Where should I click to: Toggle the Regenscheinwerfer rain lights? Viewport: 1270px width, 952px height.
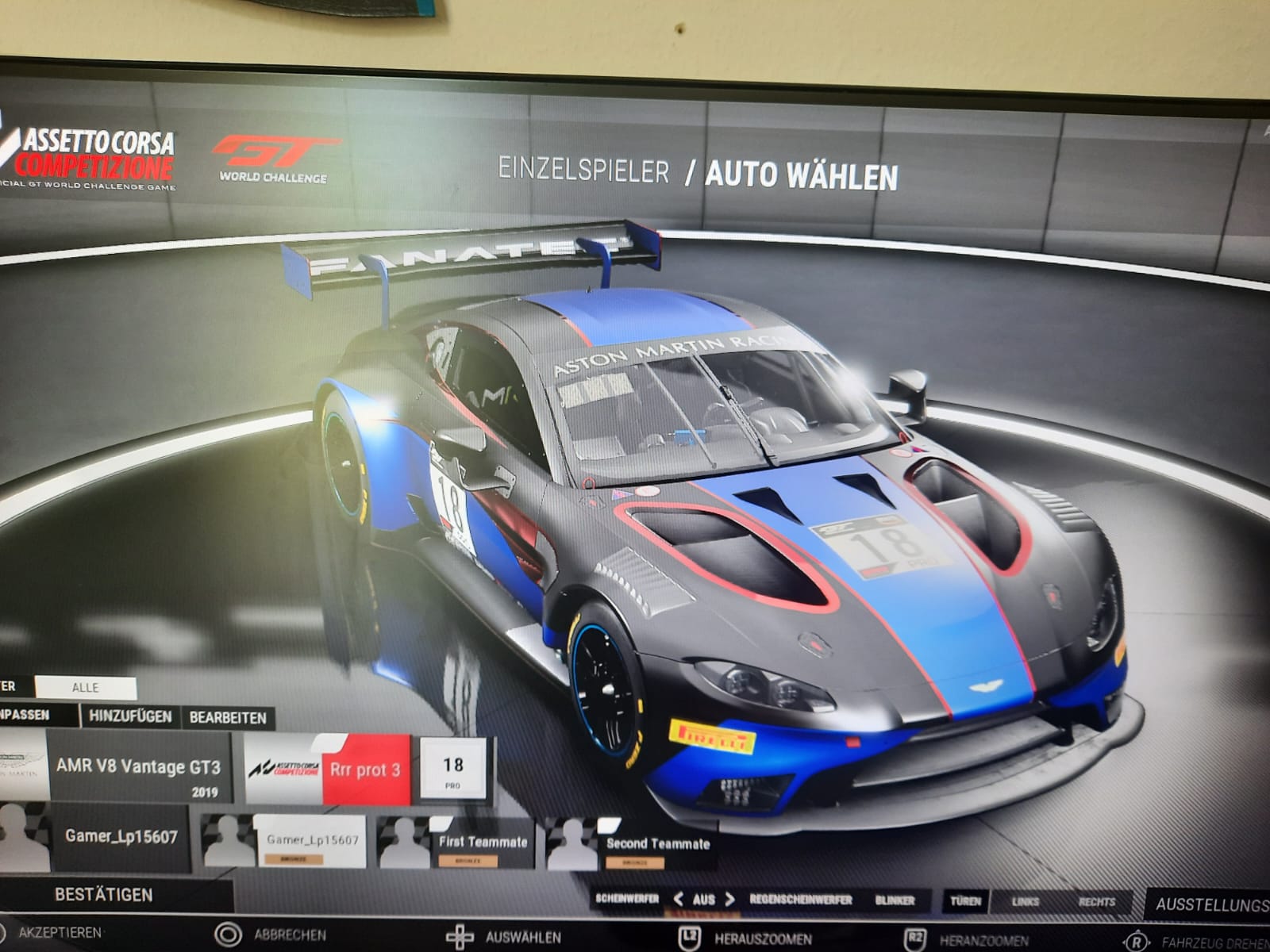coord(800,900)
